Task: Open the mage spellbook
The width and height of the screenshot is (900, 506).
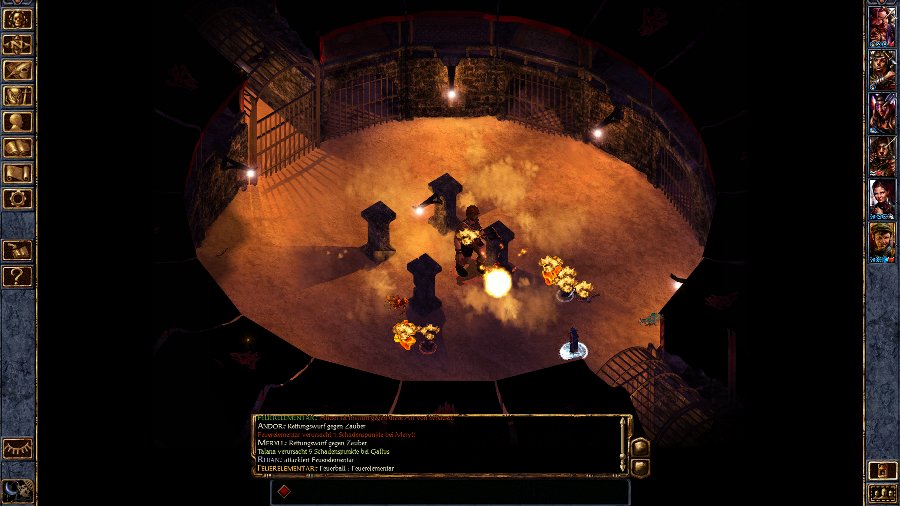Action: (18, 148)
